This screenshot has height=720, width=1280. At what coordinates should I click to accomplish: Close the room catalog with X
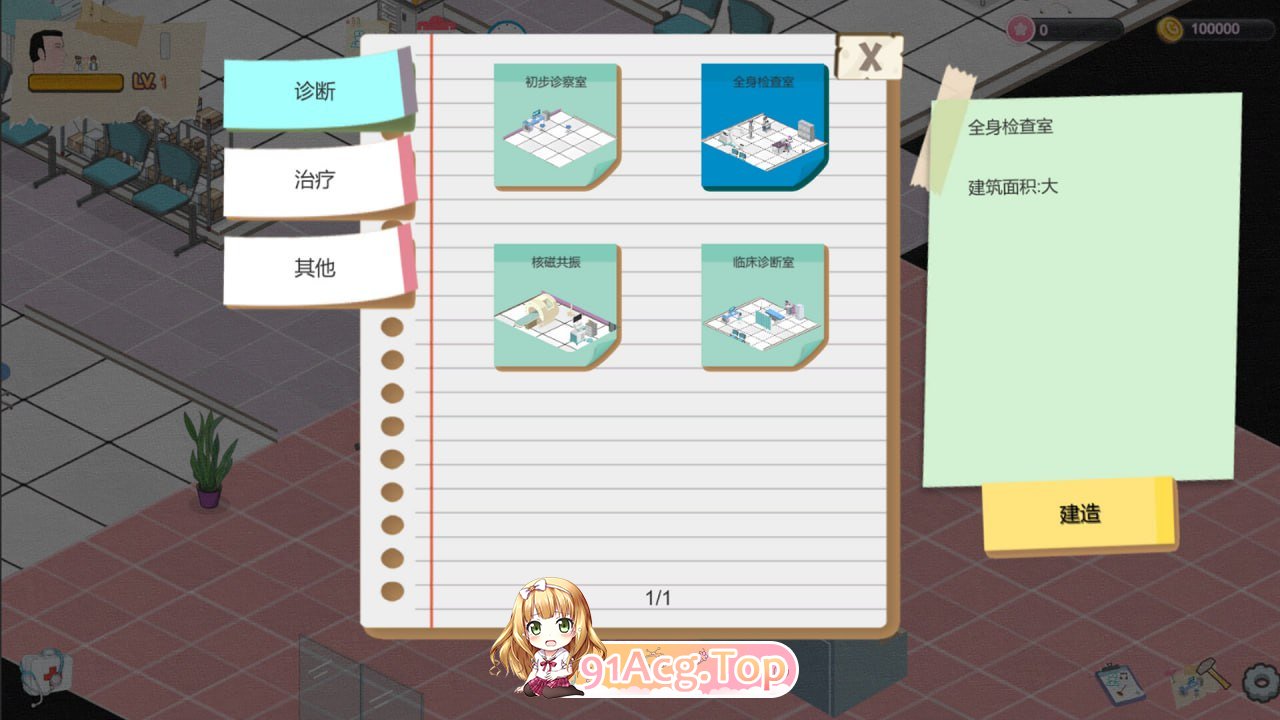pyautogui.click(x=870, y=57)
